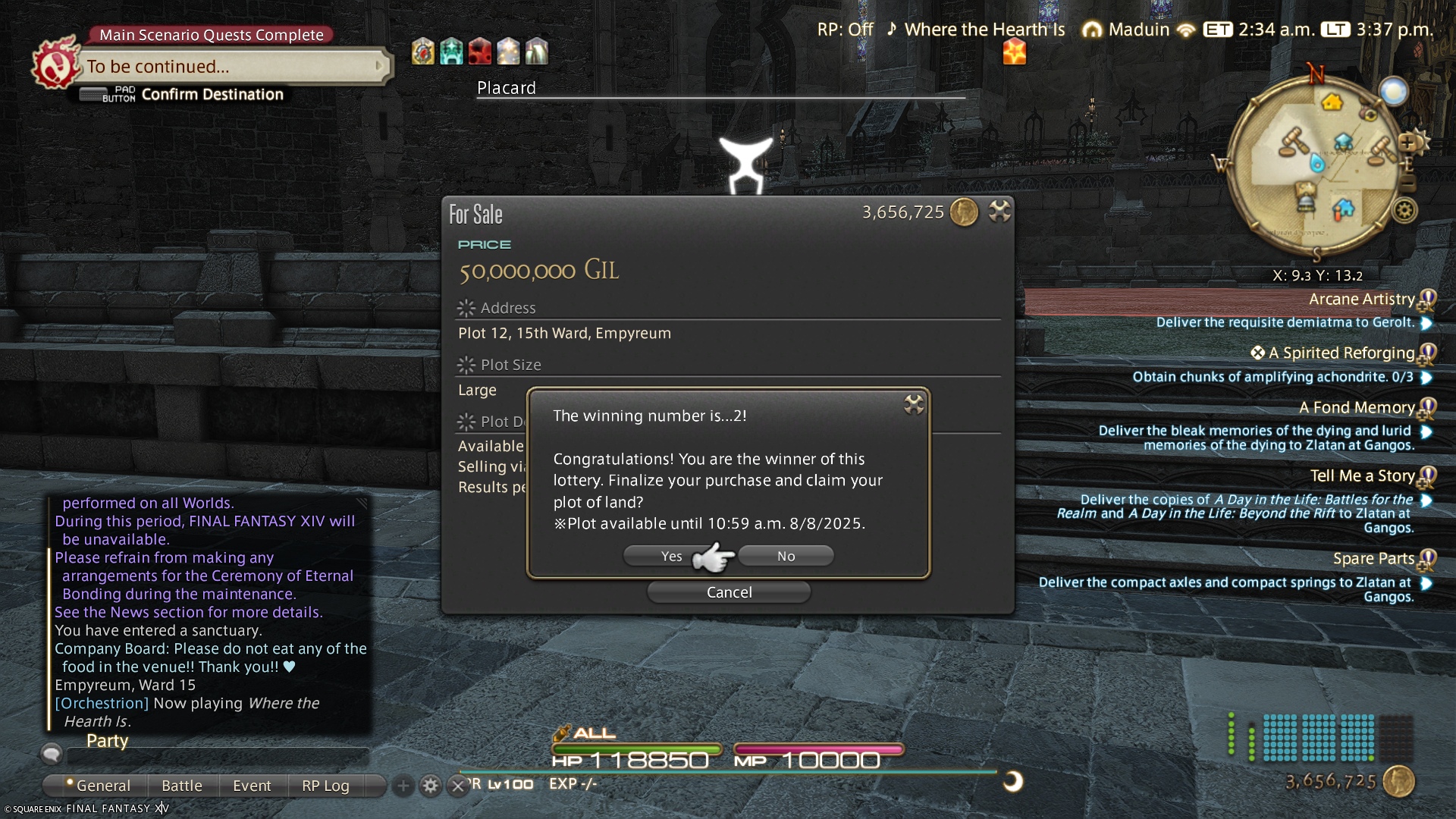The image size is (1456, 819).
Task: Select the Tell Me a Story quest
Action: pos(1362,476)
